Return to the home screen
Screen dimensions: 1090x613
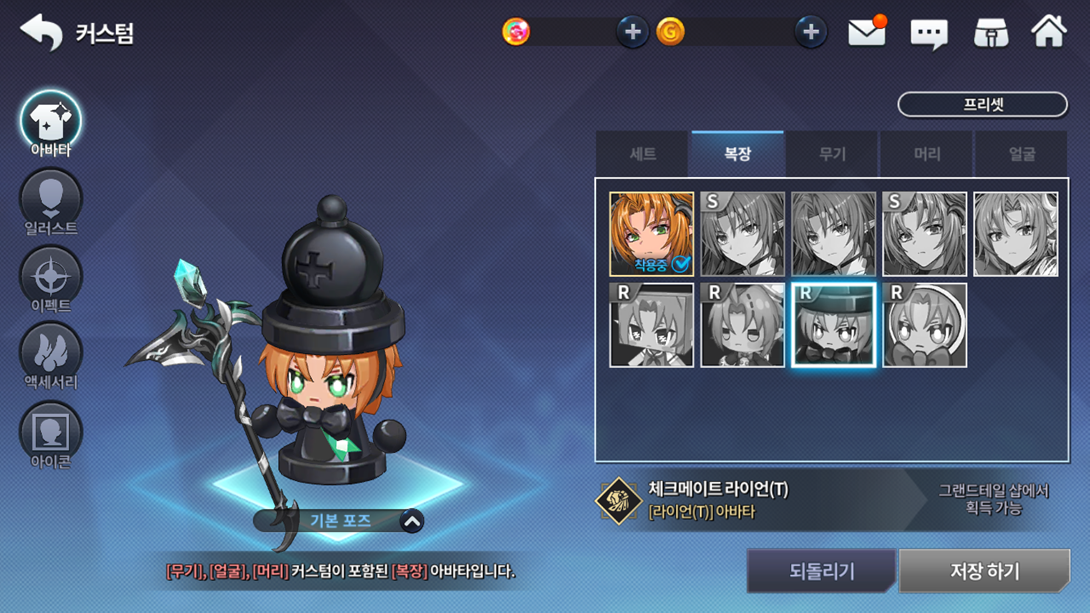(x=1049, y=33)
